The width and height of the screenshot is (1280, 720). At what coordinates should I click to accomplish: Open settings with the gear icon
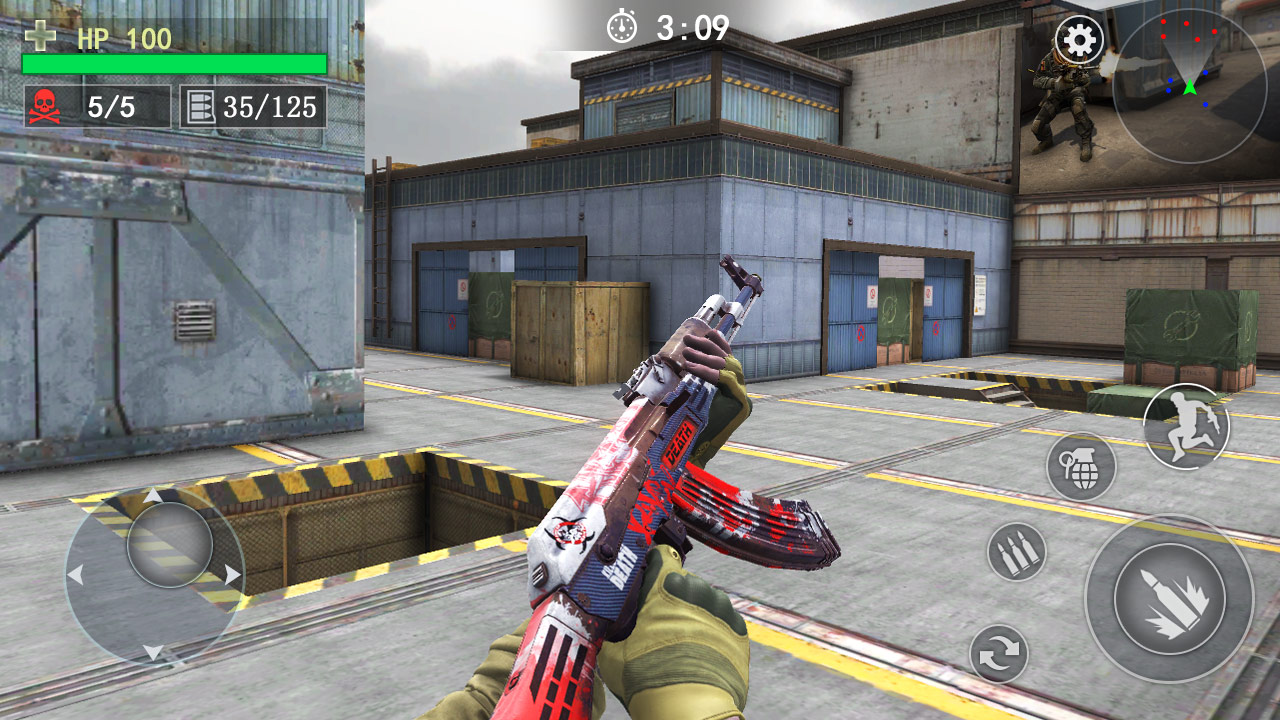click(1080, 41)
